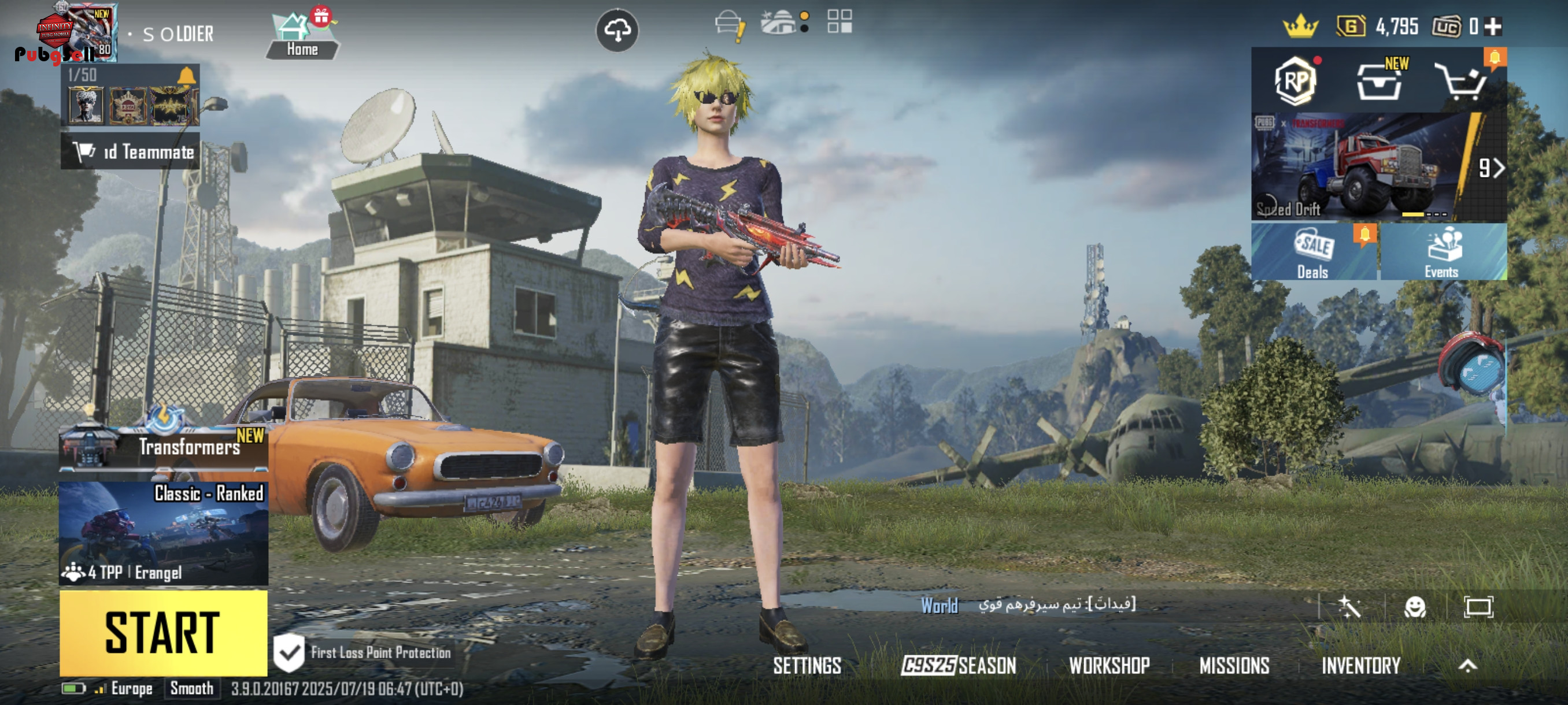Open the Events panel

click(1442, 252)
